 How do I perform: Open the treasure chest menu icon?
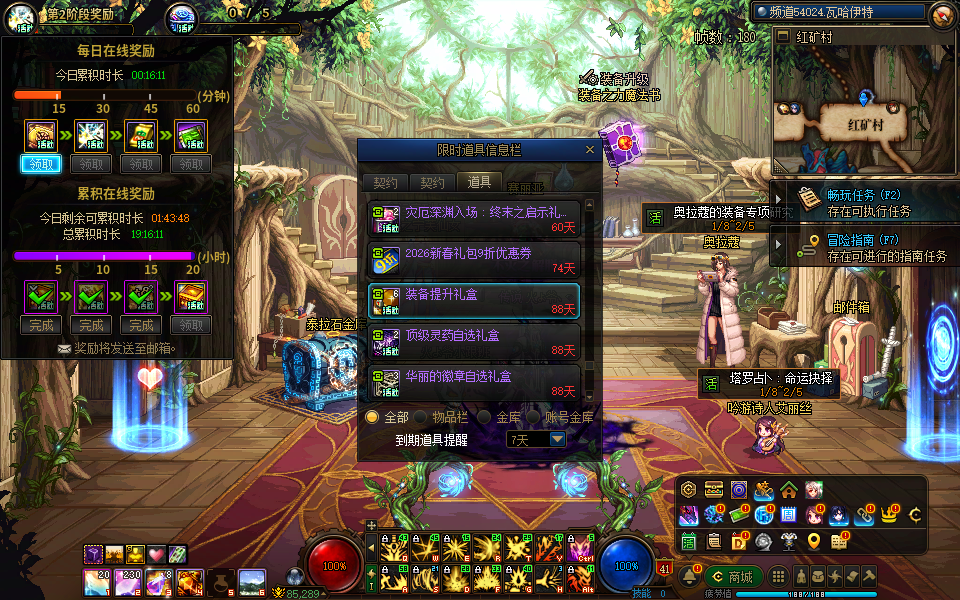(714, 489)
